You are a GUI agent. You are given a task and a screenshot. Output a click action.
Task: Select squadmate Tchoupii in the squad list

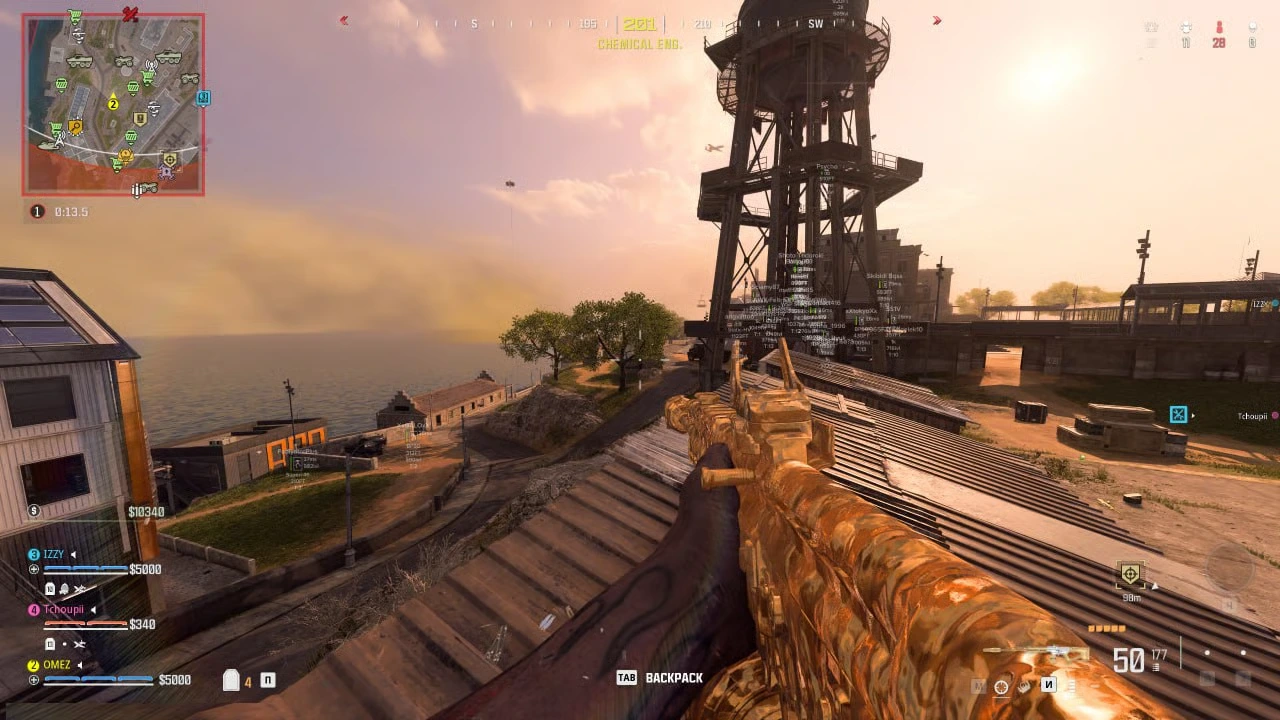(x=63, y=609)
